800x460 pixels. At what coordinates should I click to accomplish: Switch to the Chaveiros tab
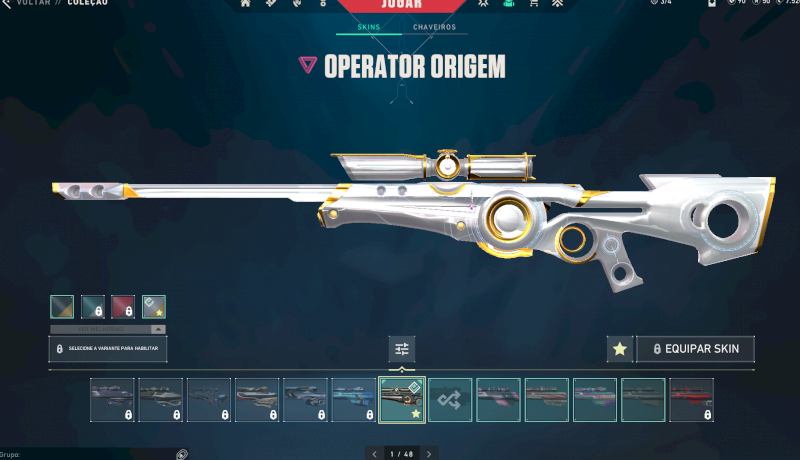pyautogui.click(x=434, y=27)
